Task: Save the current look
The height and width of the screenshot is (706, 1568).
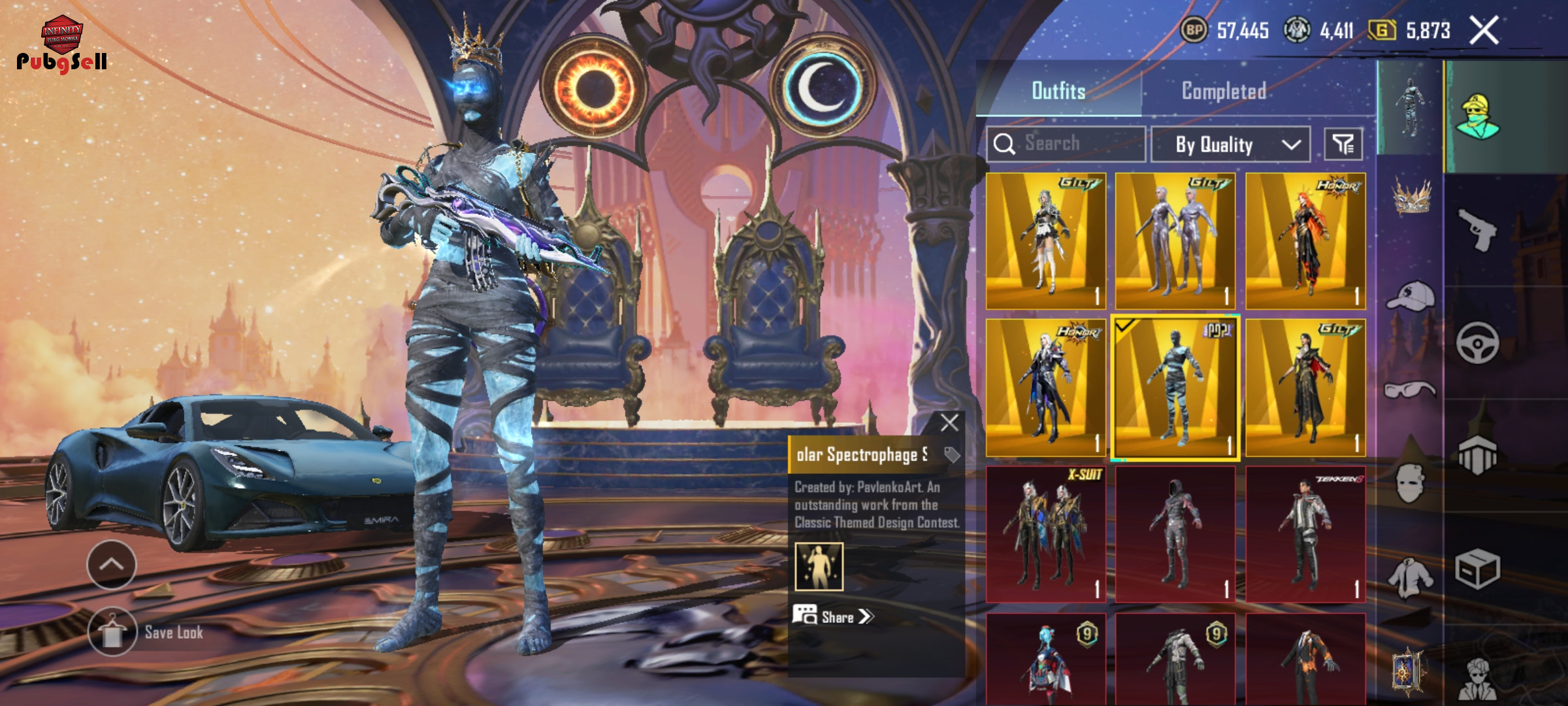Action: tap(112, 632)
